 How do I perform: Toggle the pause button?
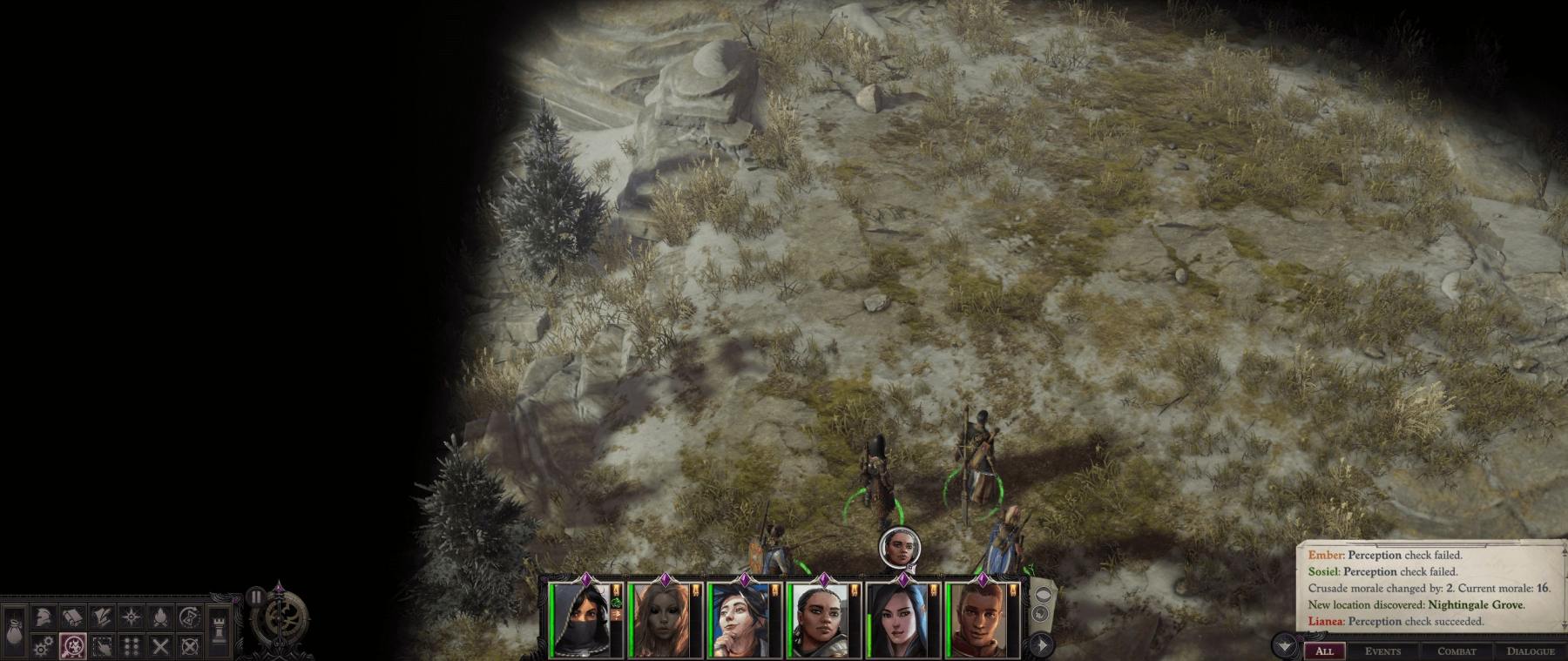[x=255, y=597]
